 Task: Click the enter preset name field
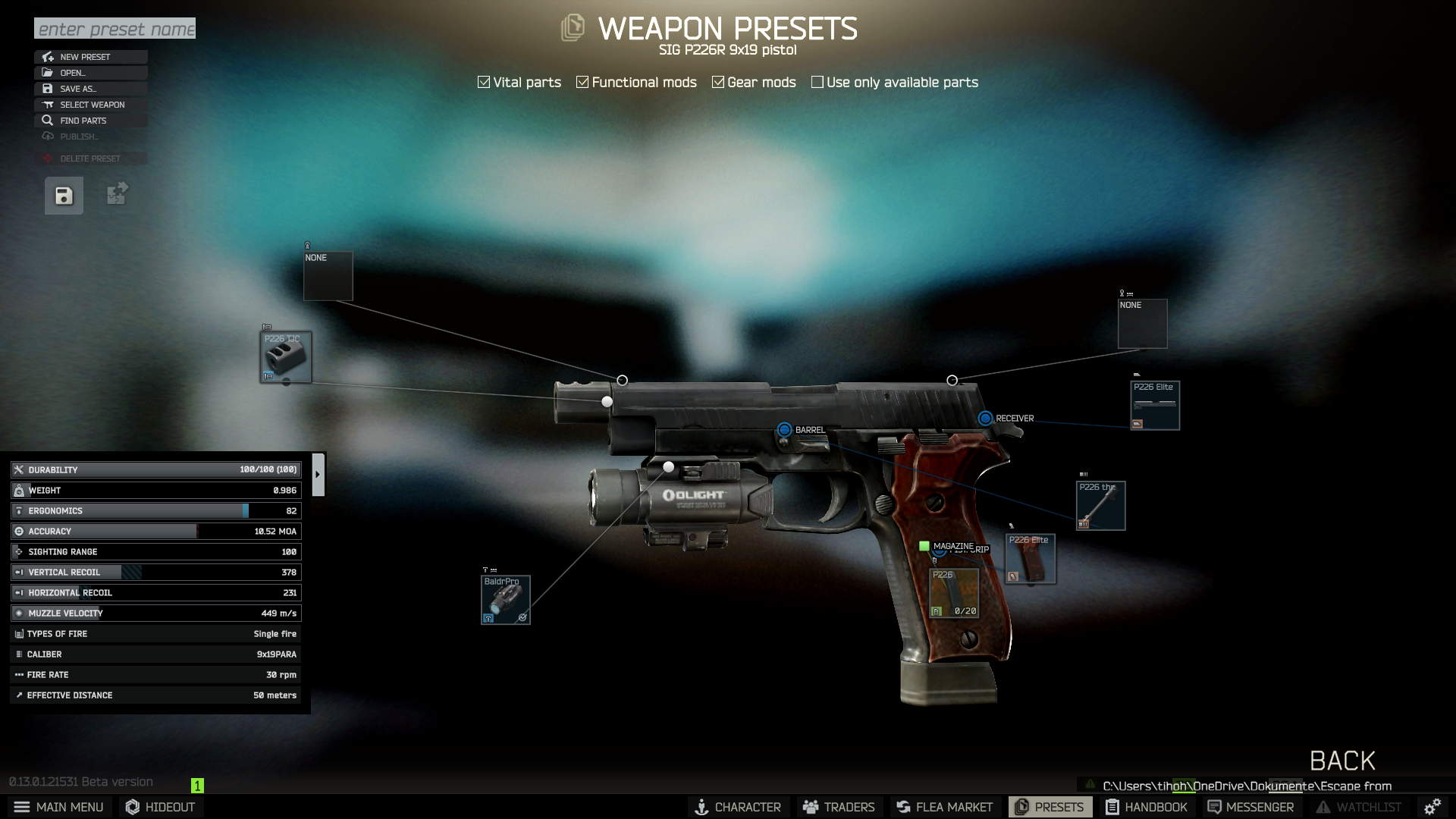pos(114,29)
